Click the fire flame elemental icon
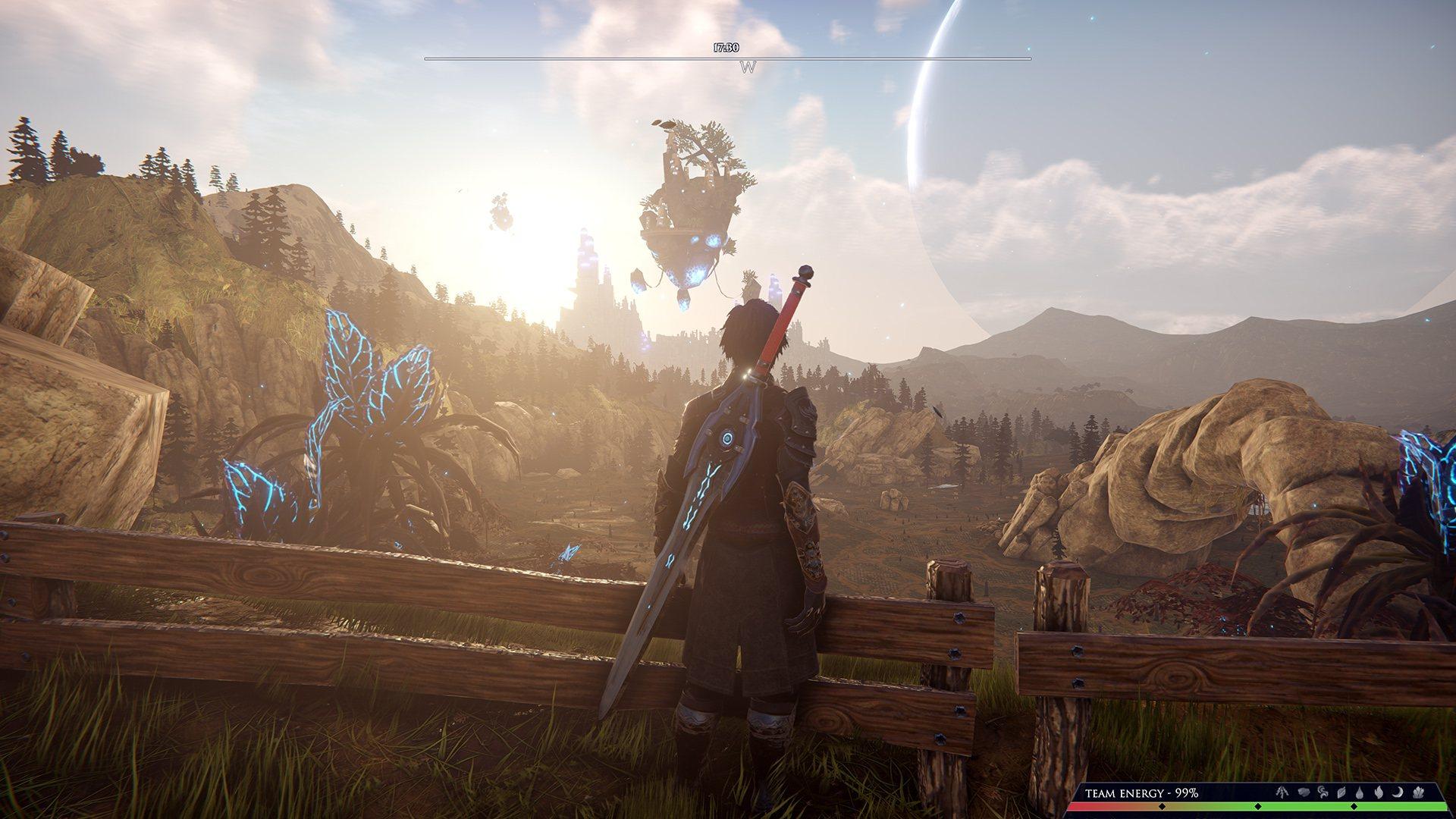 coord(1378,792)
